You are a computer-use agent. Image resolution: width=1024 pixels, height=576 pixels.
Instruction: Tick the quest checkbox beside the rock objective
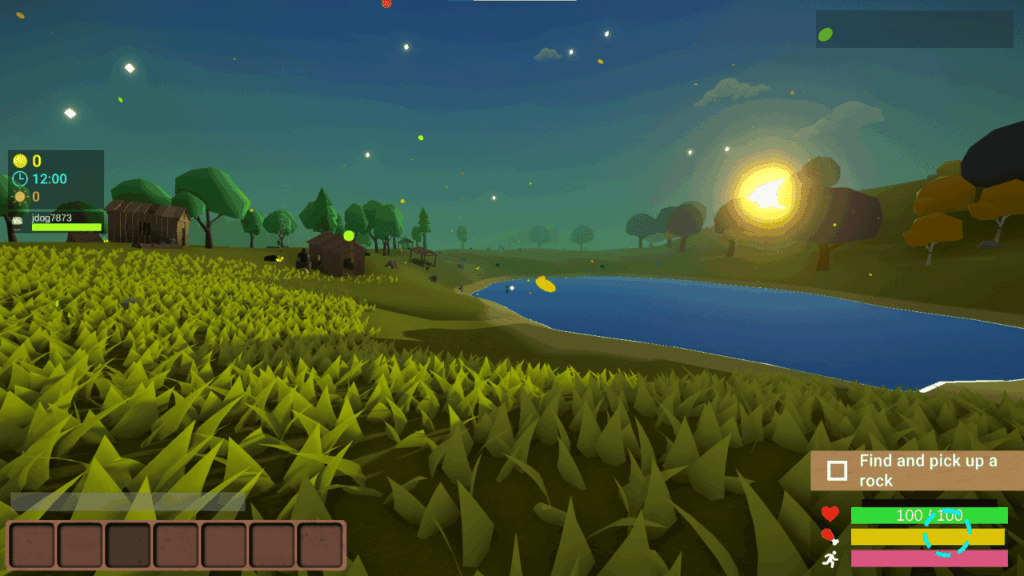point(837,470)
